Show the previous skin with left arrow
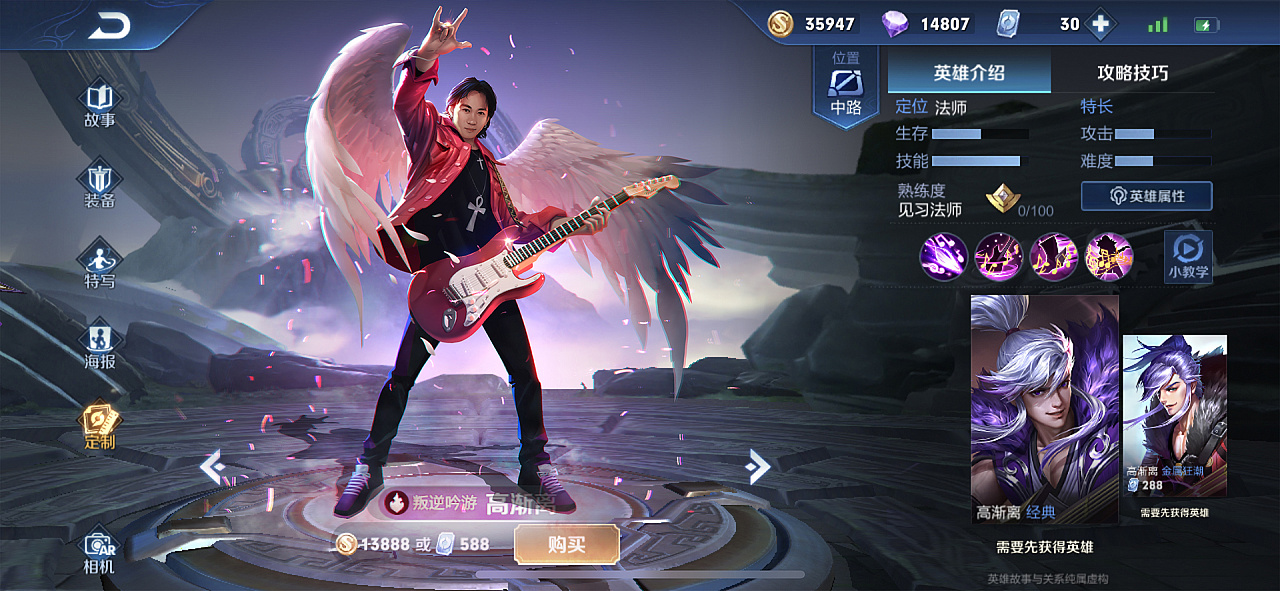This screenshot has height=591, width=1280. click(x=211, y=467)
